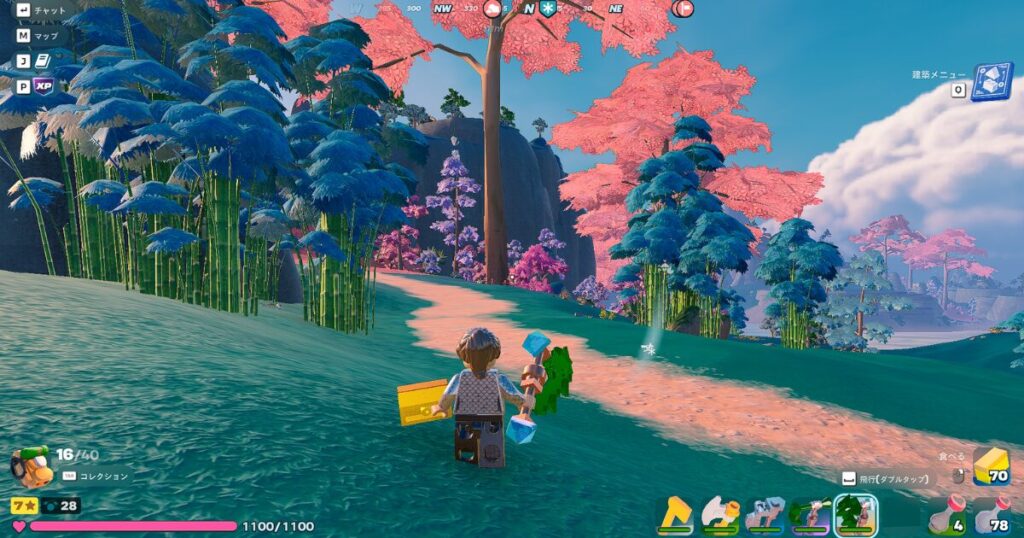The image size is (1024, 538).
Task: Select the yellow axe hotbar slot
Action: tap(675, 514)
